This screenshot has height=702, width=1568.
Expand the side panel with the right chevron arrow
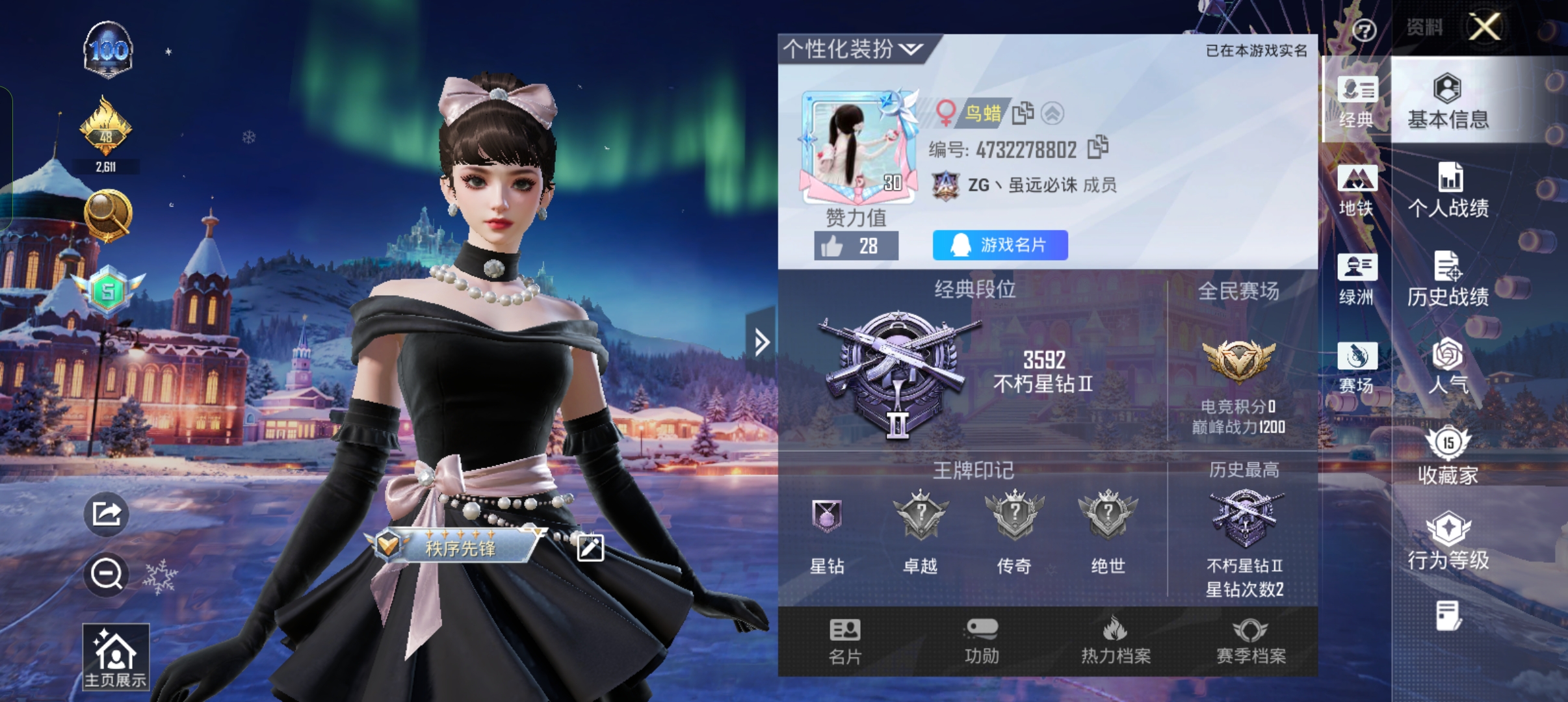[x=762, y=343]
